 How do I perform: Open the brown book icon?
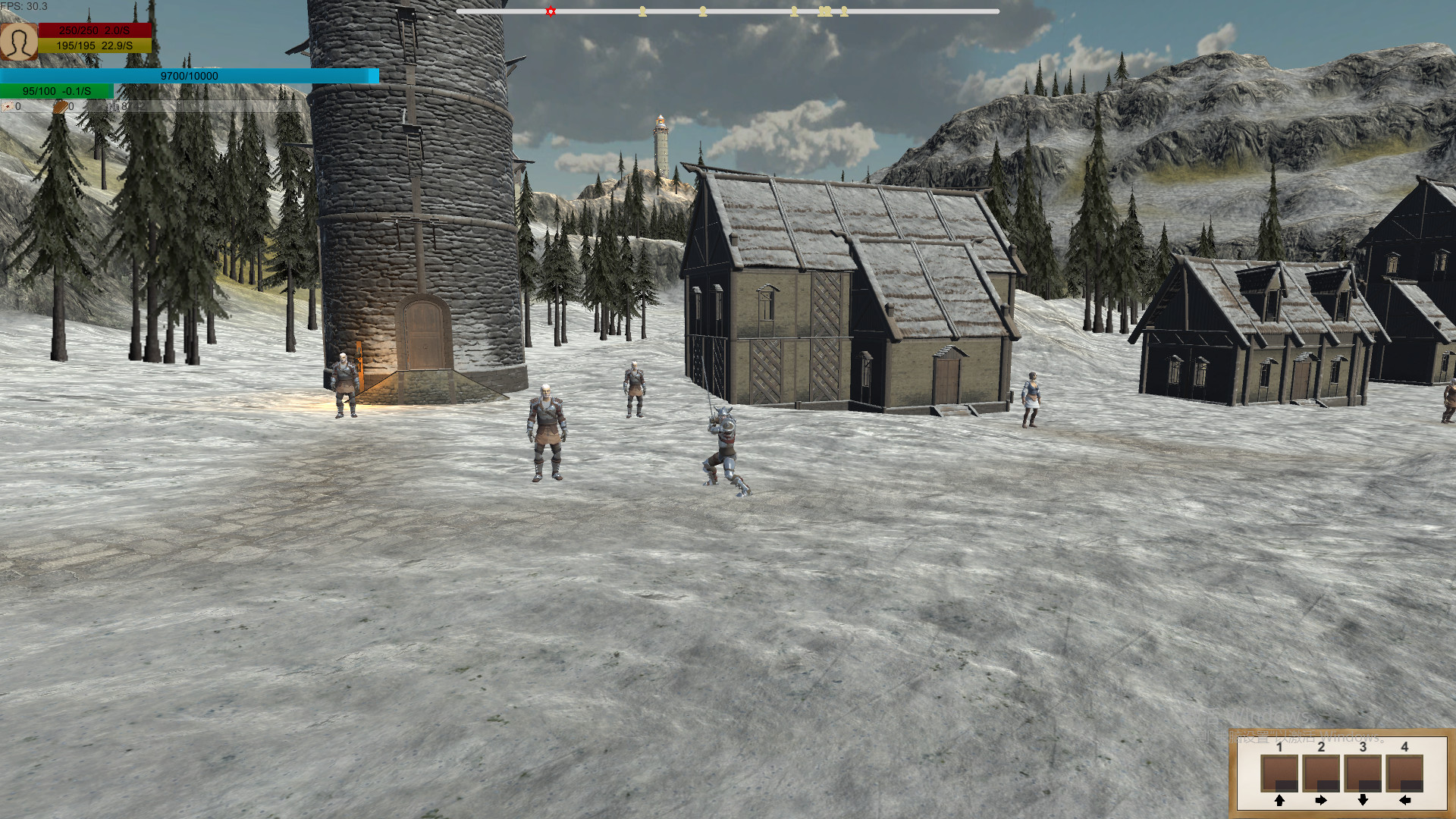[60, 107]
